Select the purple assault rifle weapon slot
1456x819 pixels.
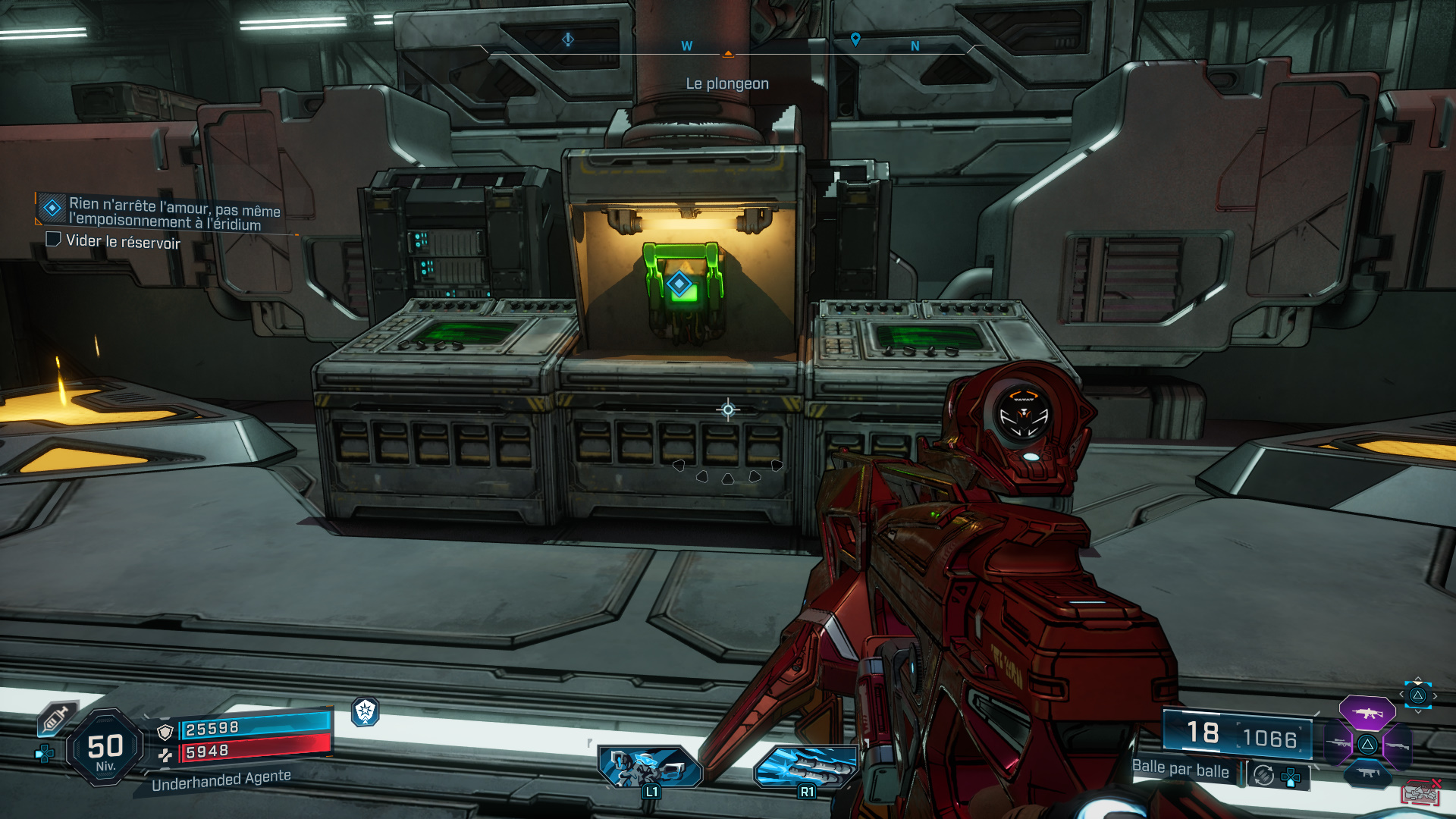click(1367, 713)
